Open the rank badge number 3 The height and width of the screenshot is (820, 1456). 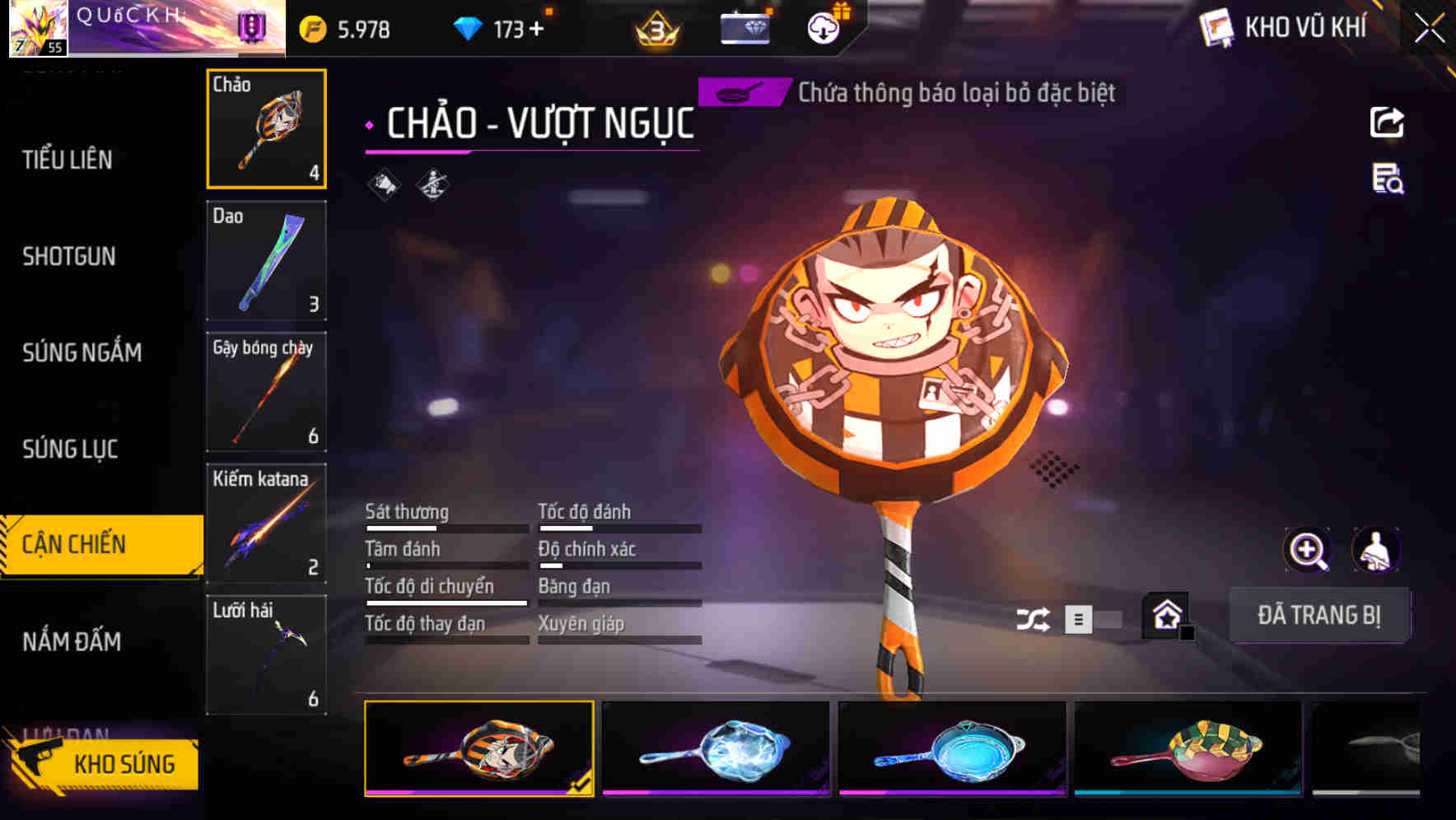[x=656, y=29]
